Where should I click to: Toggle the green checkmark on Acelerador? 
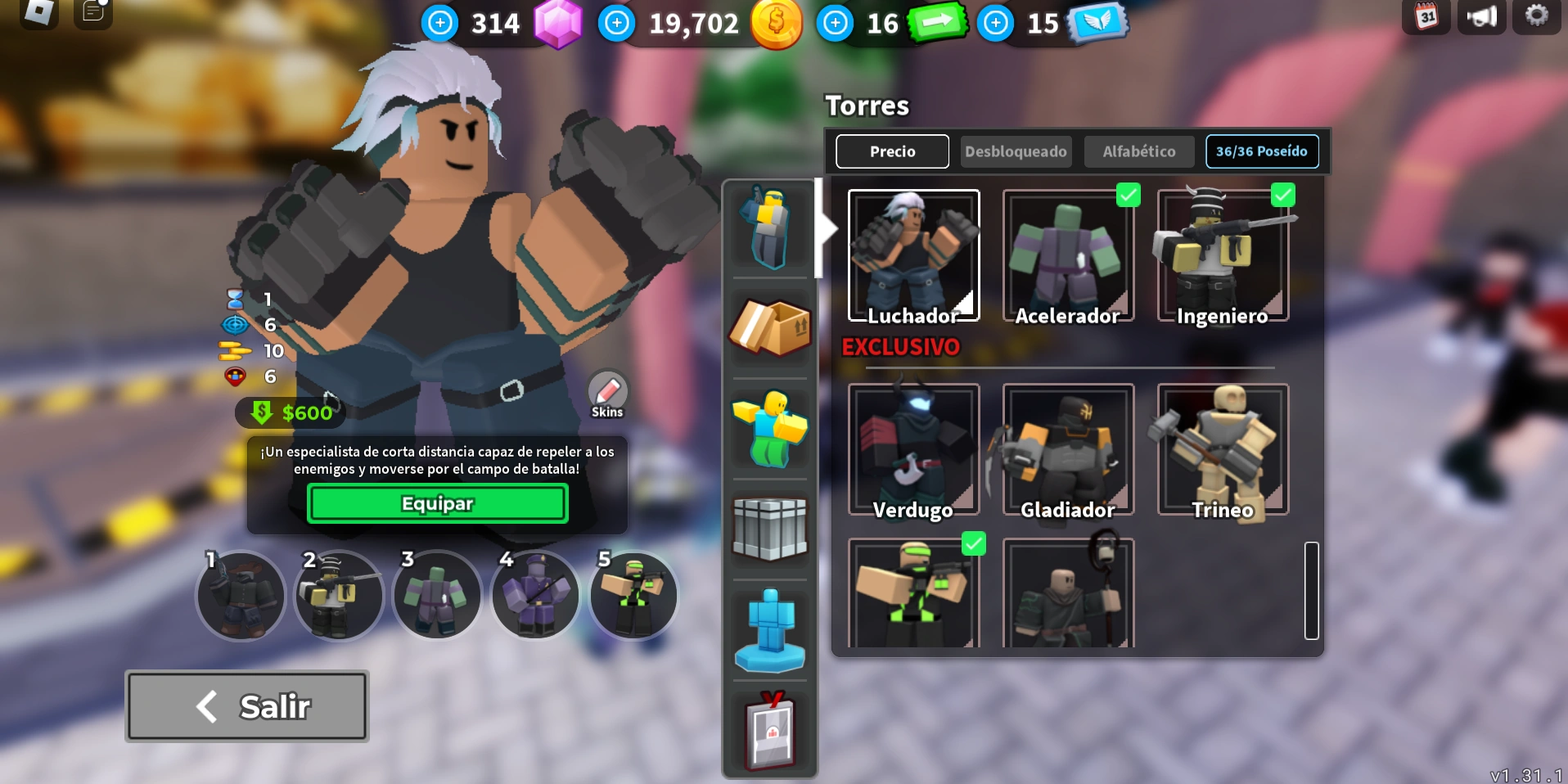[1129, 195]
